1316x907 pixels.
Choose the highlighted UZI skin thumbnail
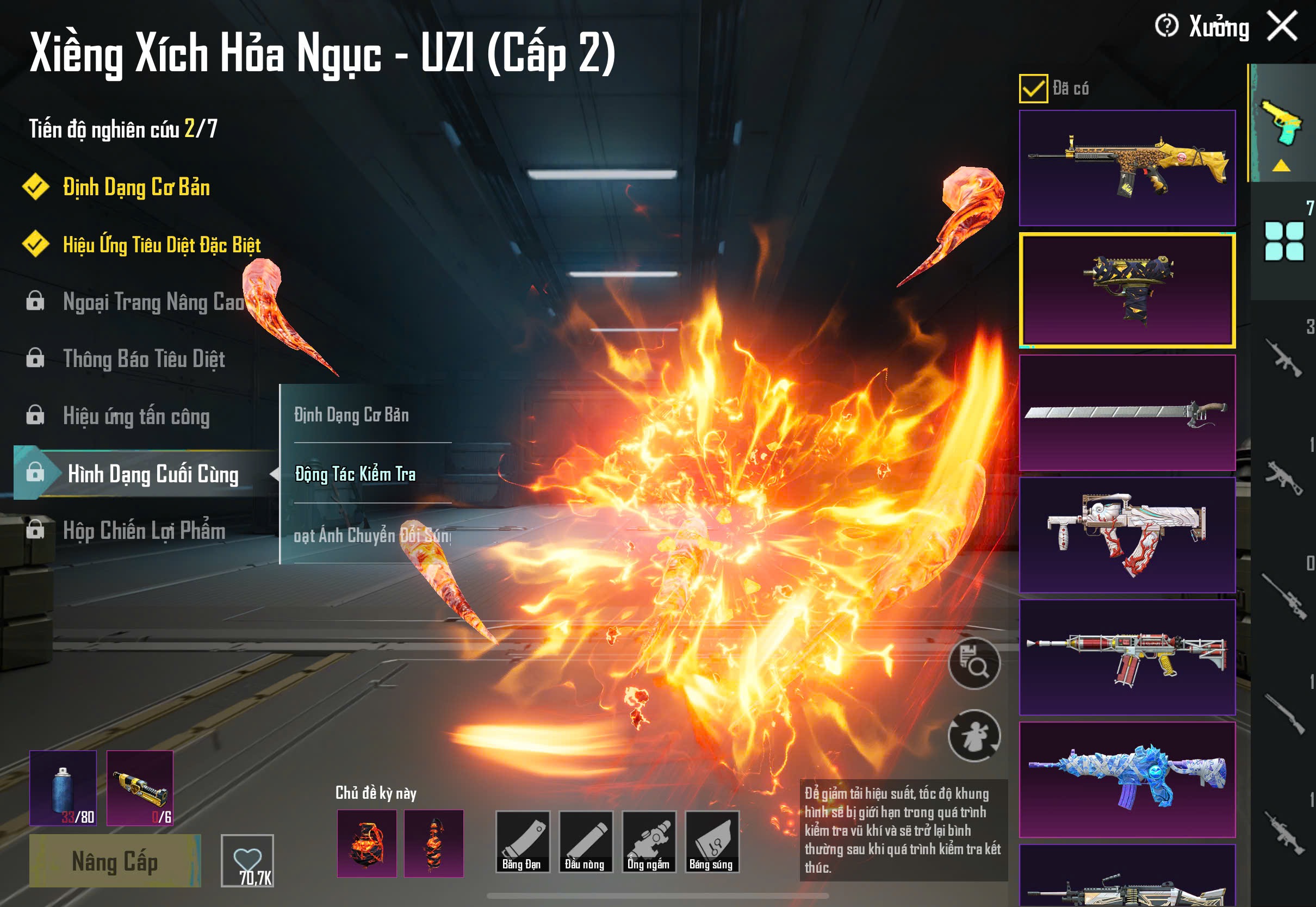coord(1127,290)
